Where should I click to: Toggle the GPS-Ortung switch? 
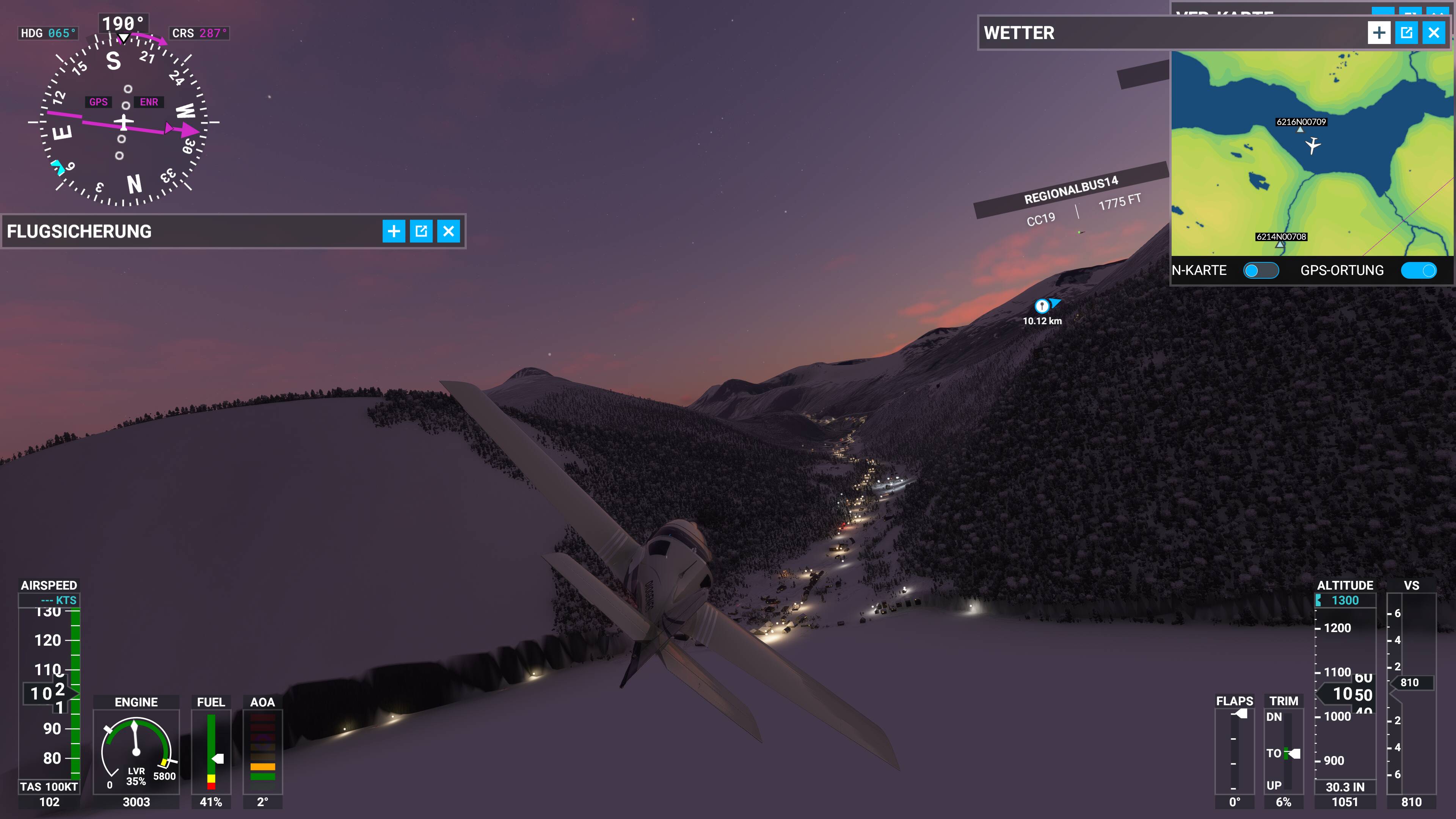[x=1419, y=271]
